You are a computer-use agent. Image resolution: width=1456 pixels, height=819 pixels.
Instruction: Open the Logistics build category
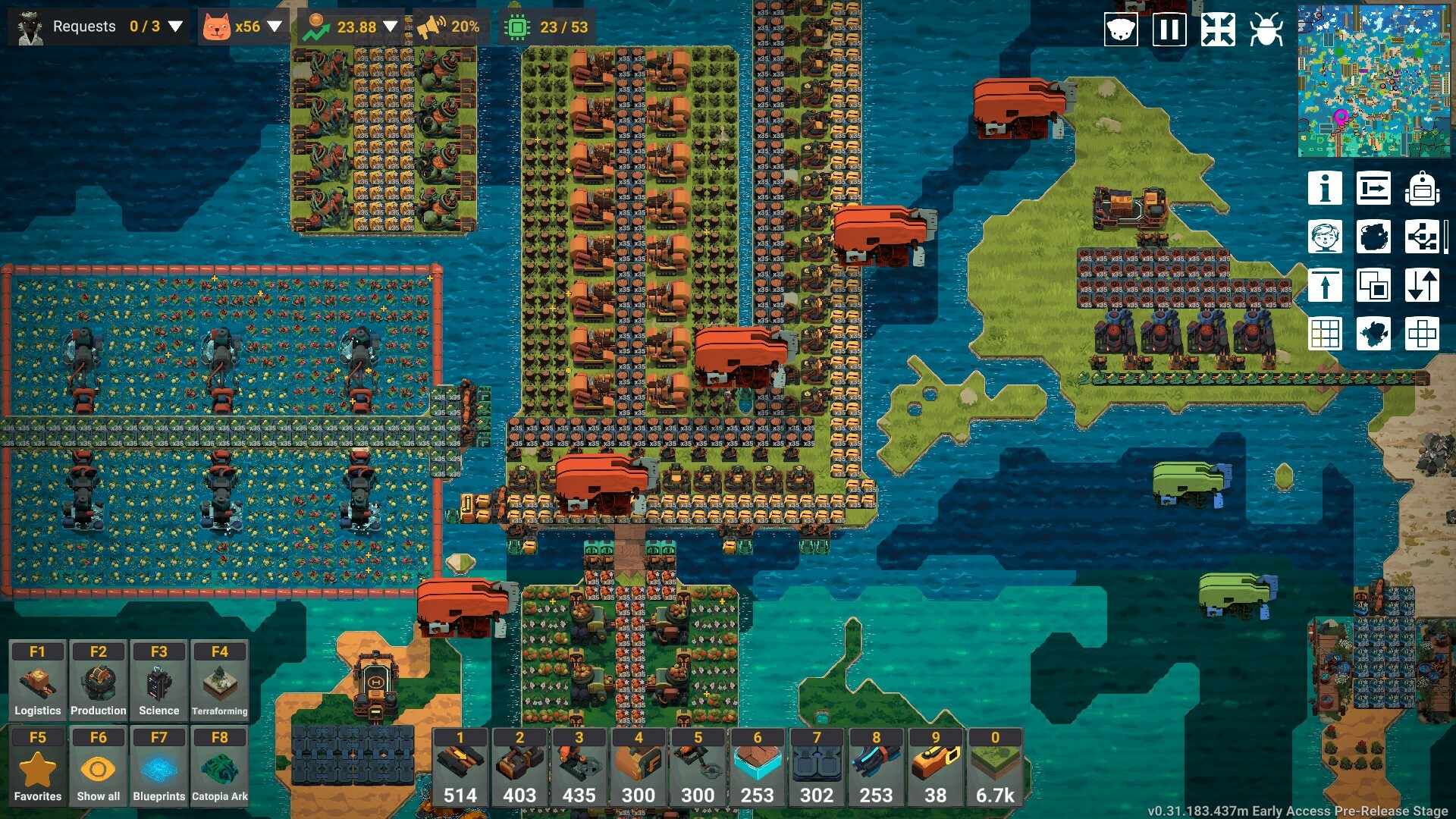[37, 680]
